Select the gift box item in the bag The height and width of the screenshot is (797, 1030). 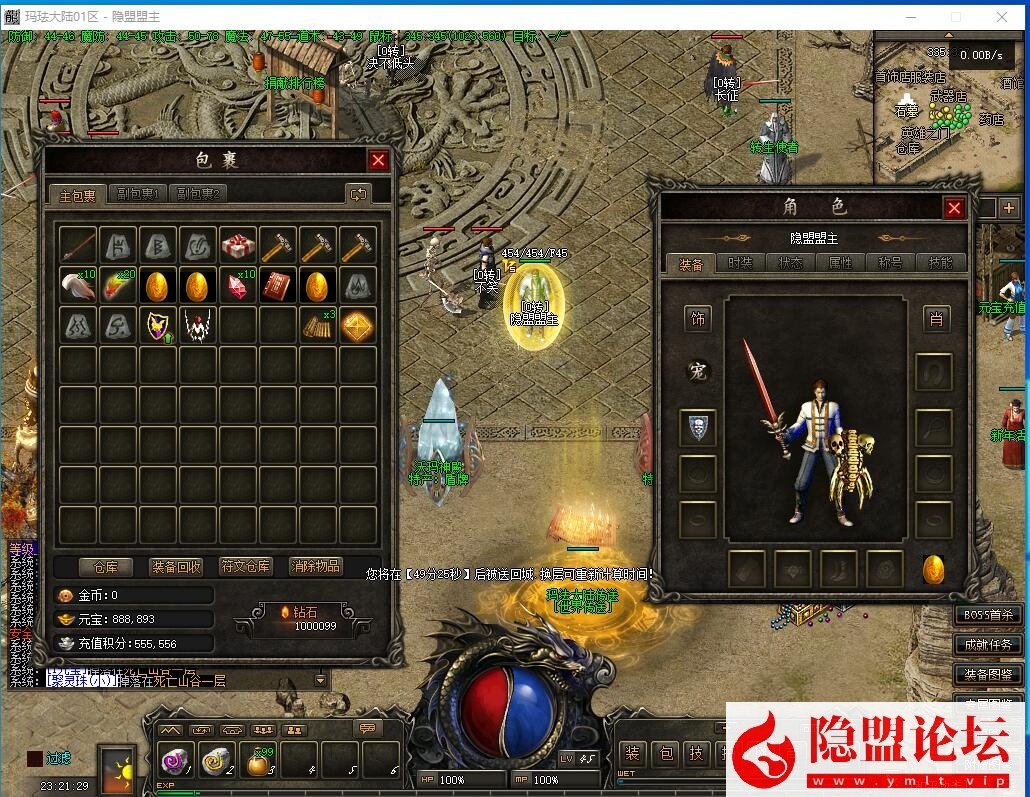[238, 245]
